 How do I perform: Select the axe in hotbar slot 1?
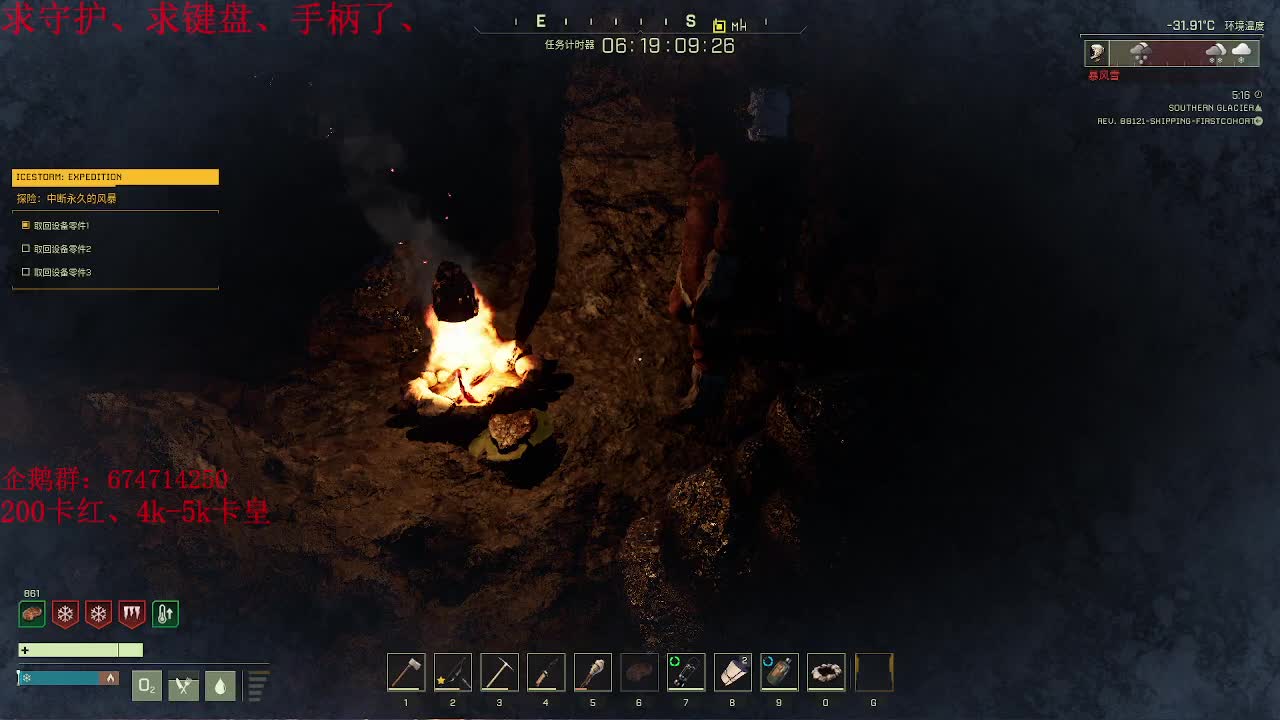406,671
